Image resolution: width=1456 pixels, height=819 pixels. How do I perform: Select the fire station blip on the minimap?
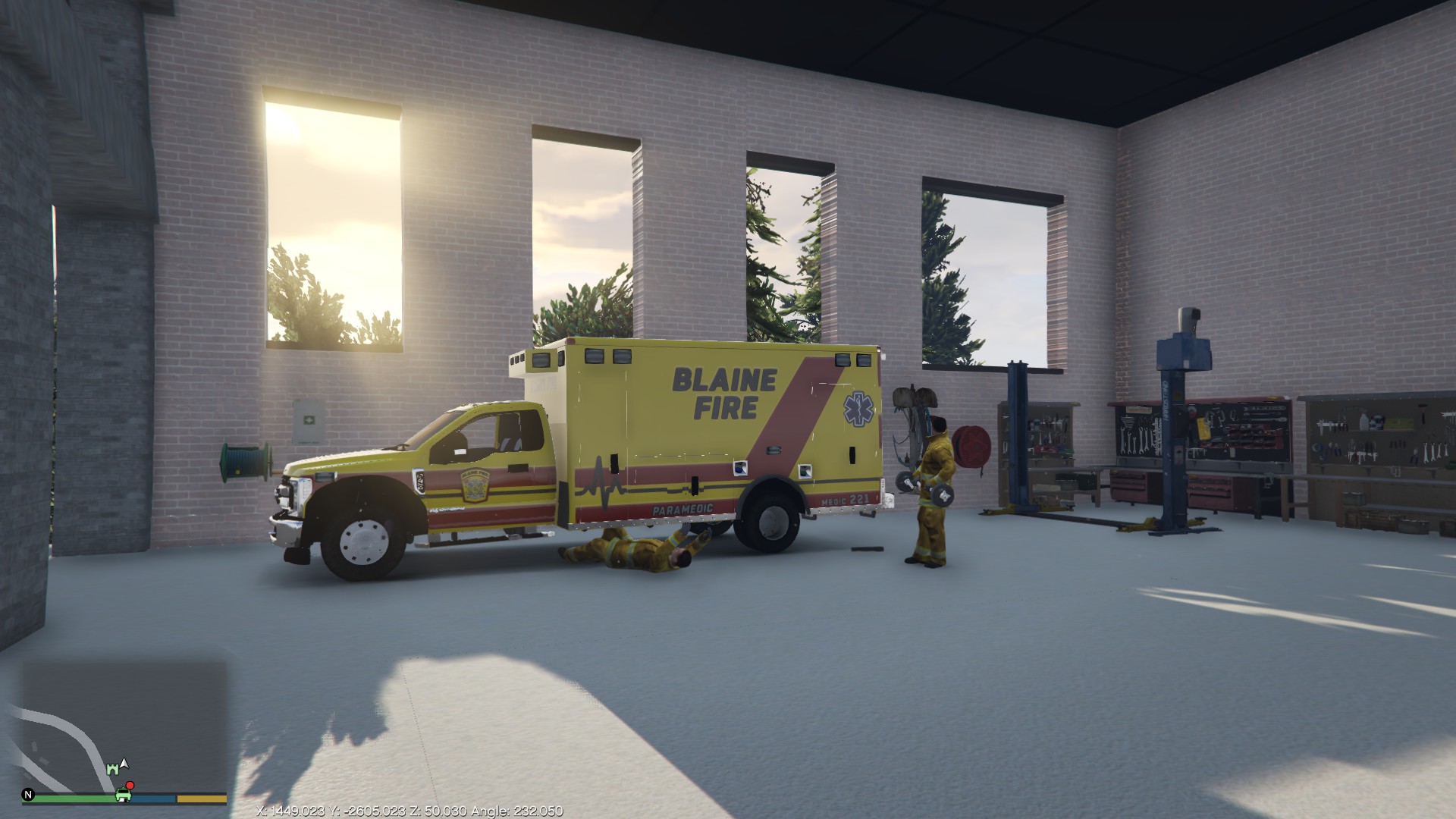113,770
